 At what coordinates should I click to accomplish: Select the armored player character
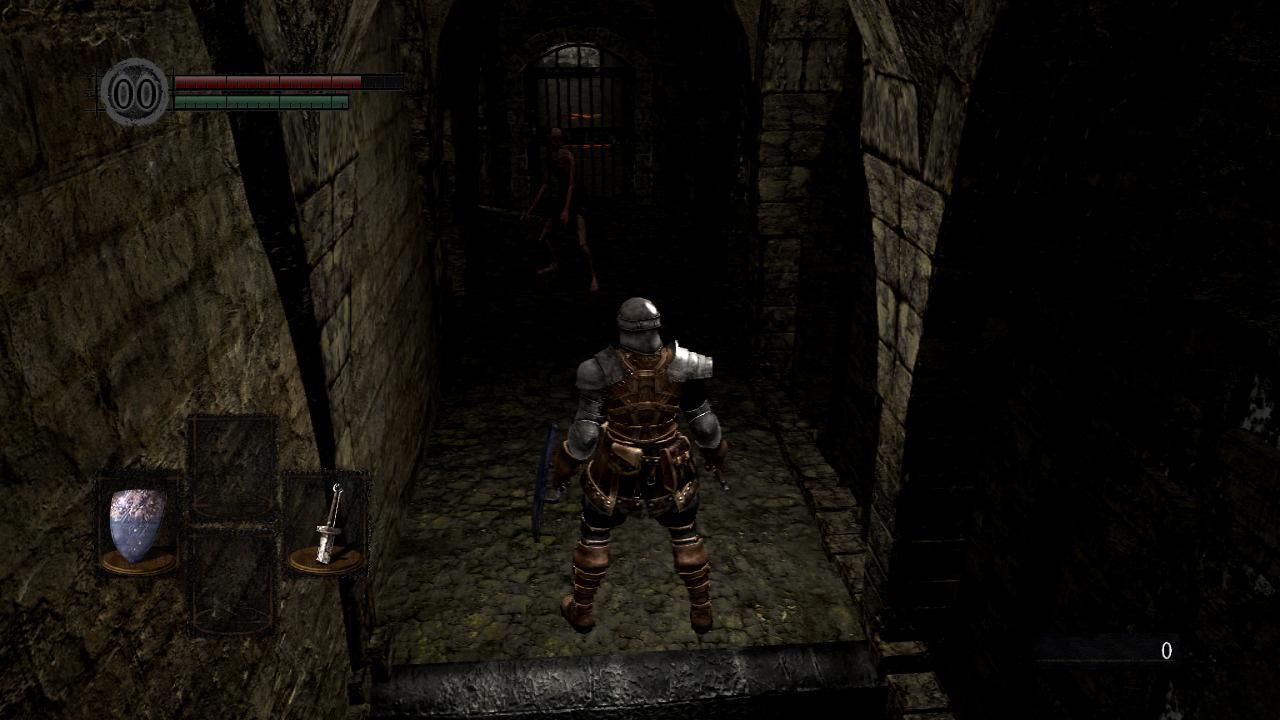pos(644,450)
